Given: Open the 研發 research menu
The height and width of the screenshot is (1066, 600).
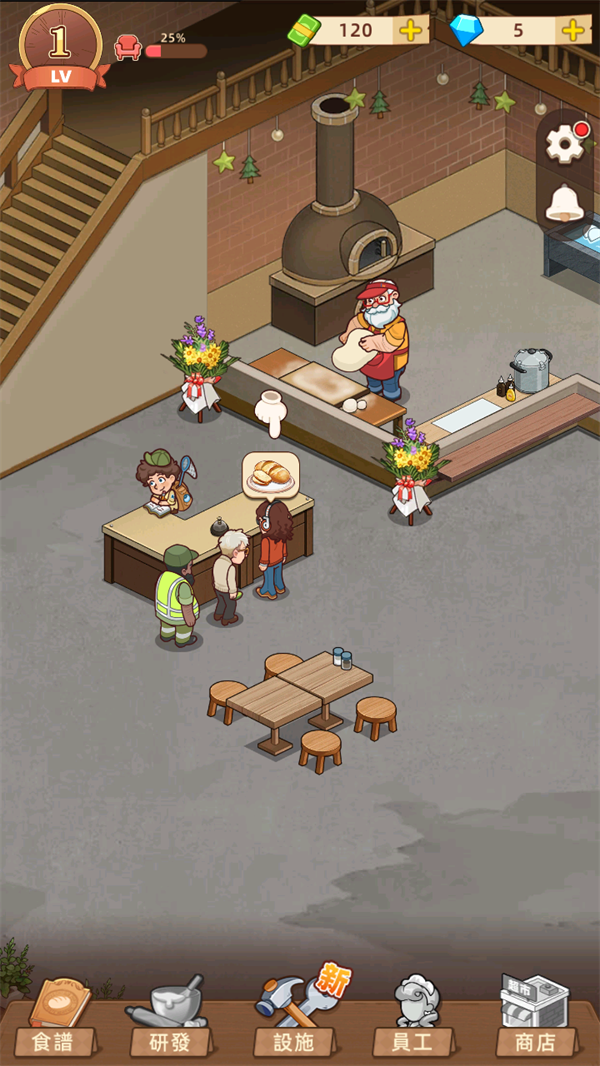Looking at the screenshot, I should tap(170, 1020).
